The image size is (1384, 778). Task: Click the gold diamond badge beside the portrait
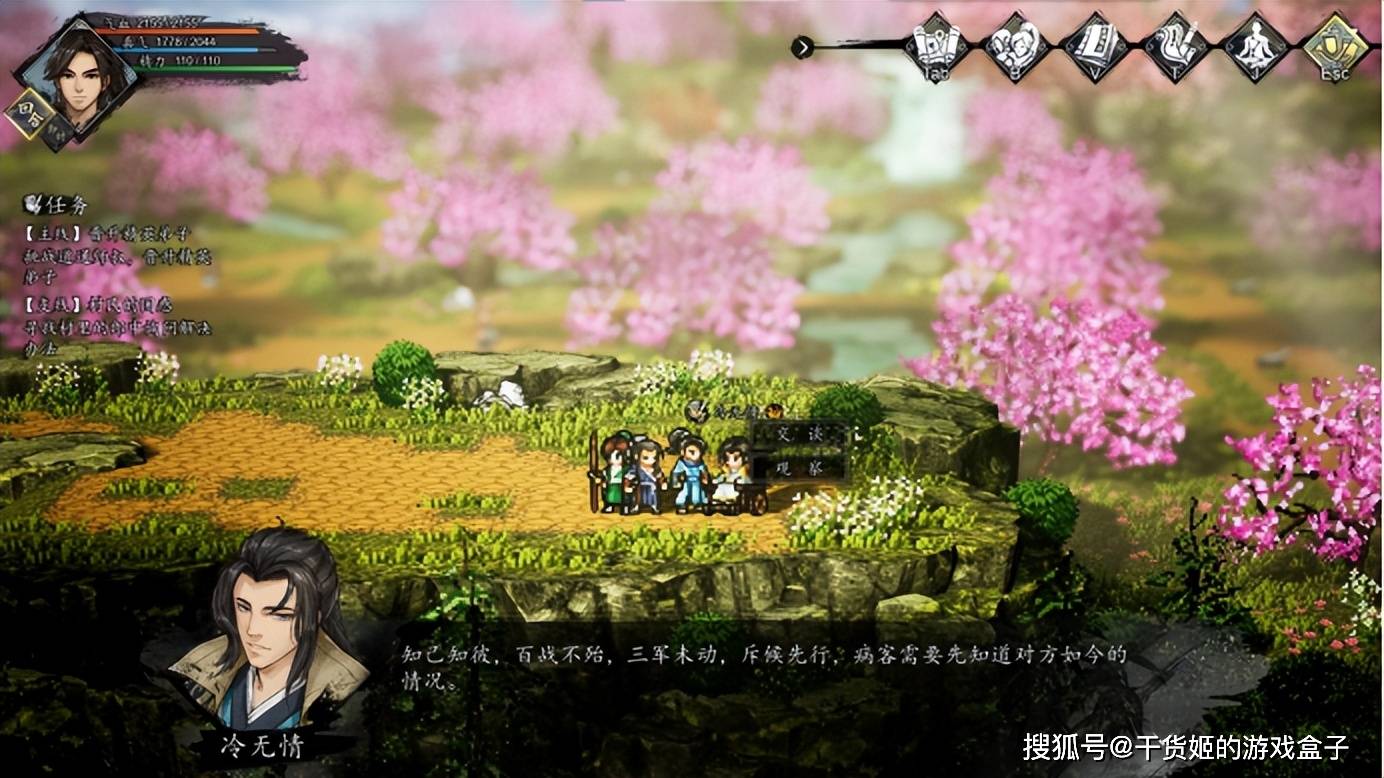click(25, 114)
